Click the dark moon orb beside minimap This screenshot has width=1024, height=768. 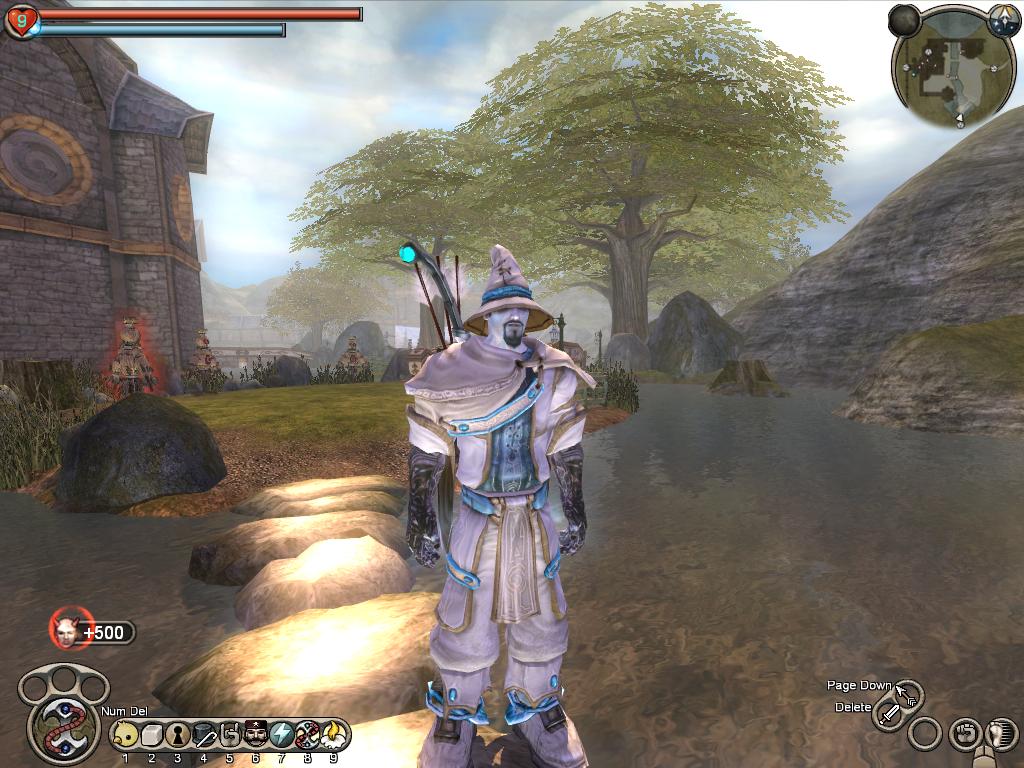tap(905, 20)
